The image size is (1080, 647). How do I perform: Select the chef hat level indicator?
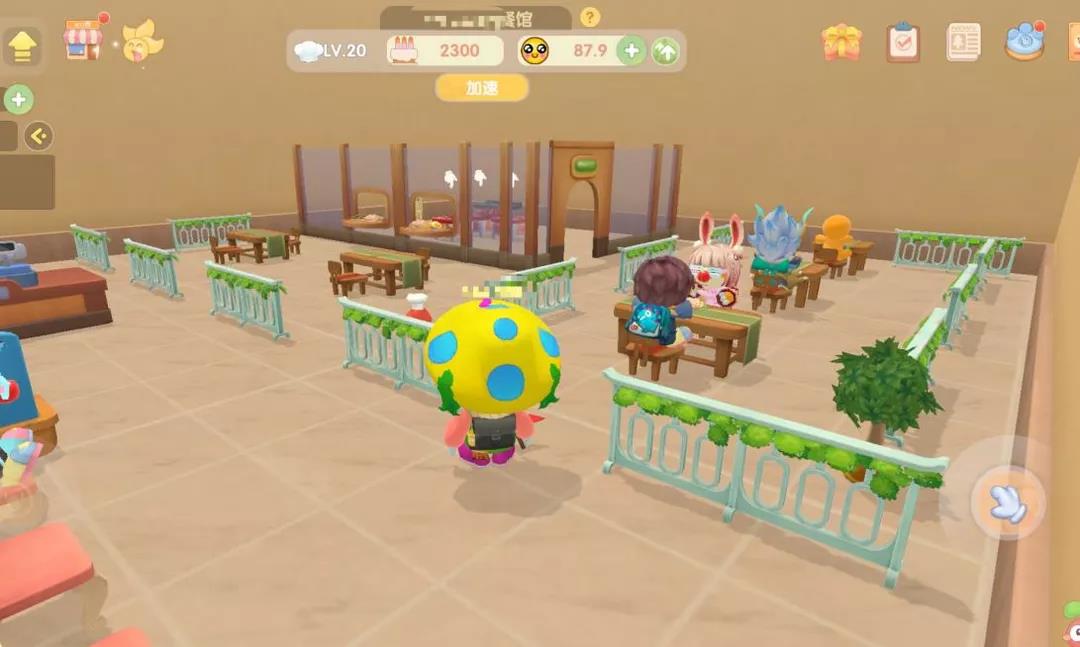pyautogui.click(x=333, y=50)
